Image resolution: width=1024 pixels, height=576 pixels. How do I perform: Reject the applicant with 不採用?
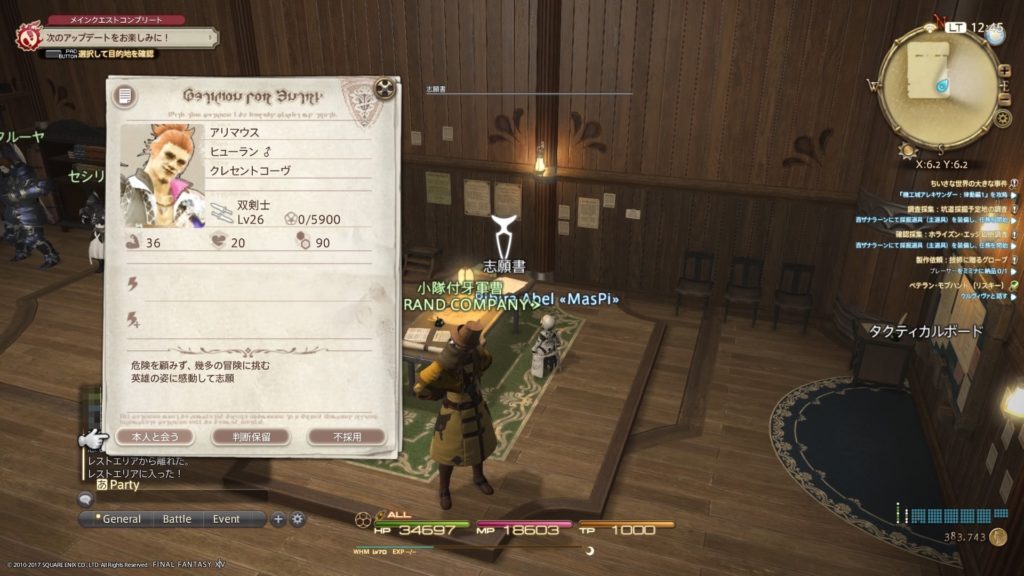tap(346, 437)
